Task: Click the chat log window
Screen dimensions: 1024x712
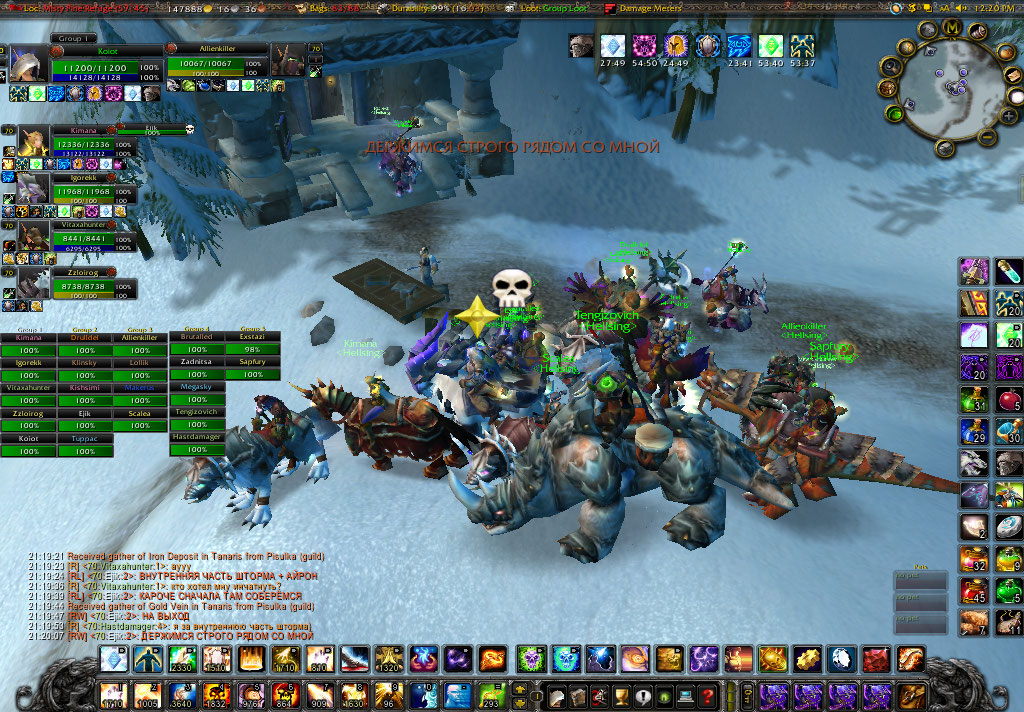Action: 190,596
